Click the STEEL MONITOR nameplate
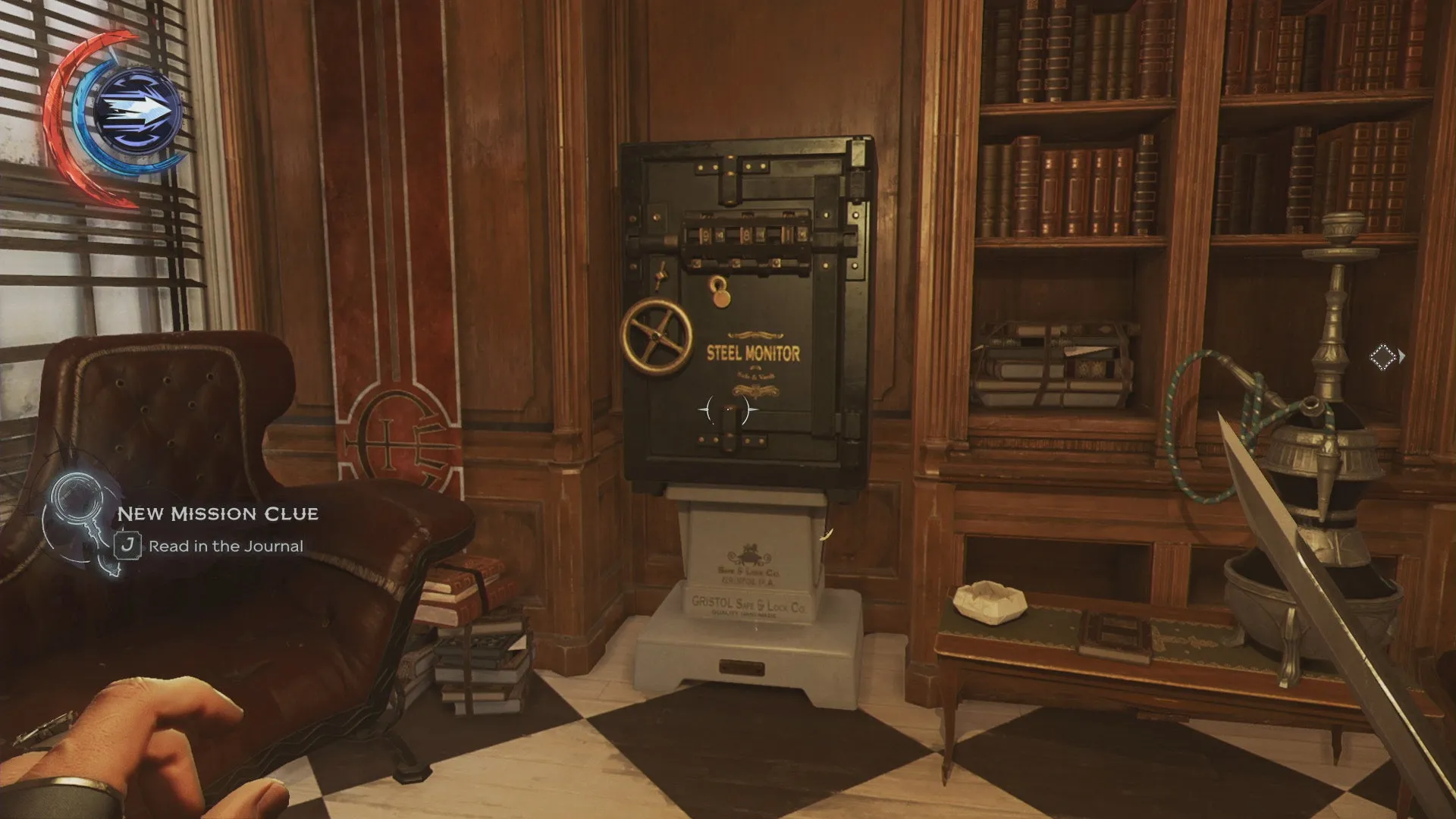1456x819 pixels. (x=753, y=351)
